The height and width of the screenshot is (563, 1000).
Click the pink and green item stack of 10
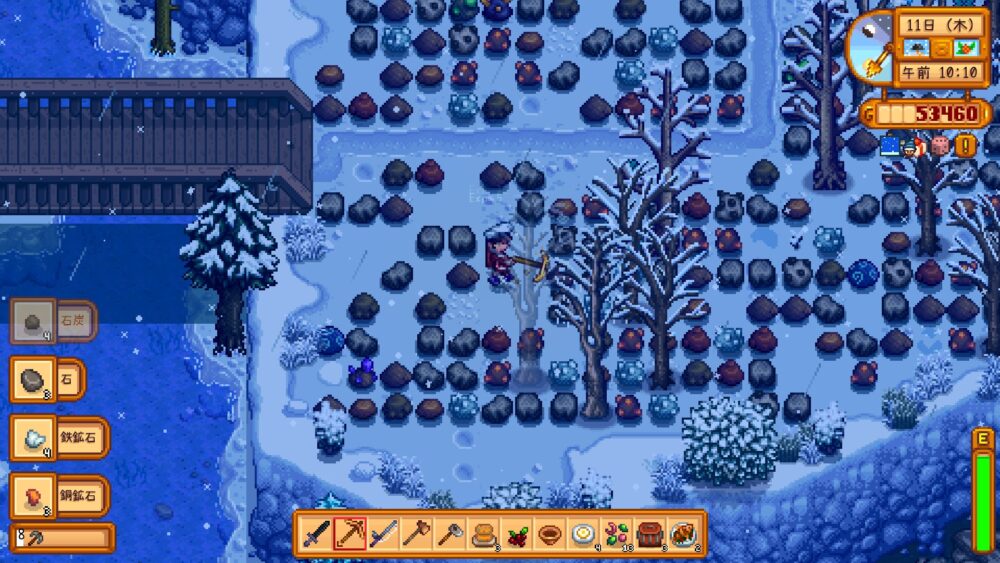pos(616,533)
